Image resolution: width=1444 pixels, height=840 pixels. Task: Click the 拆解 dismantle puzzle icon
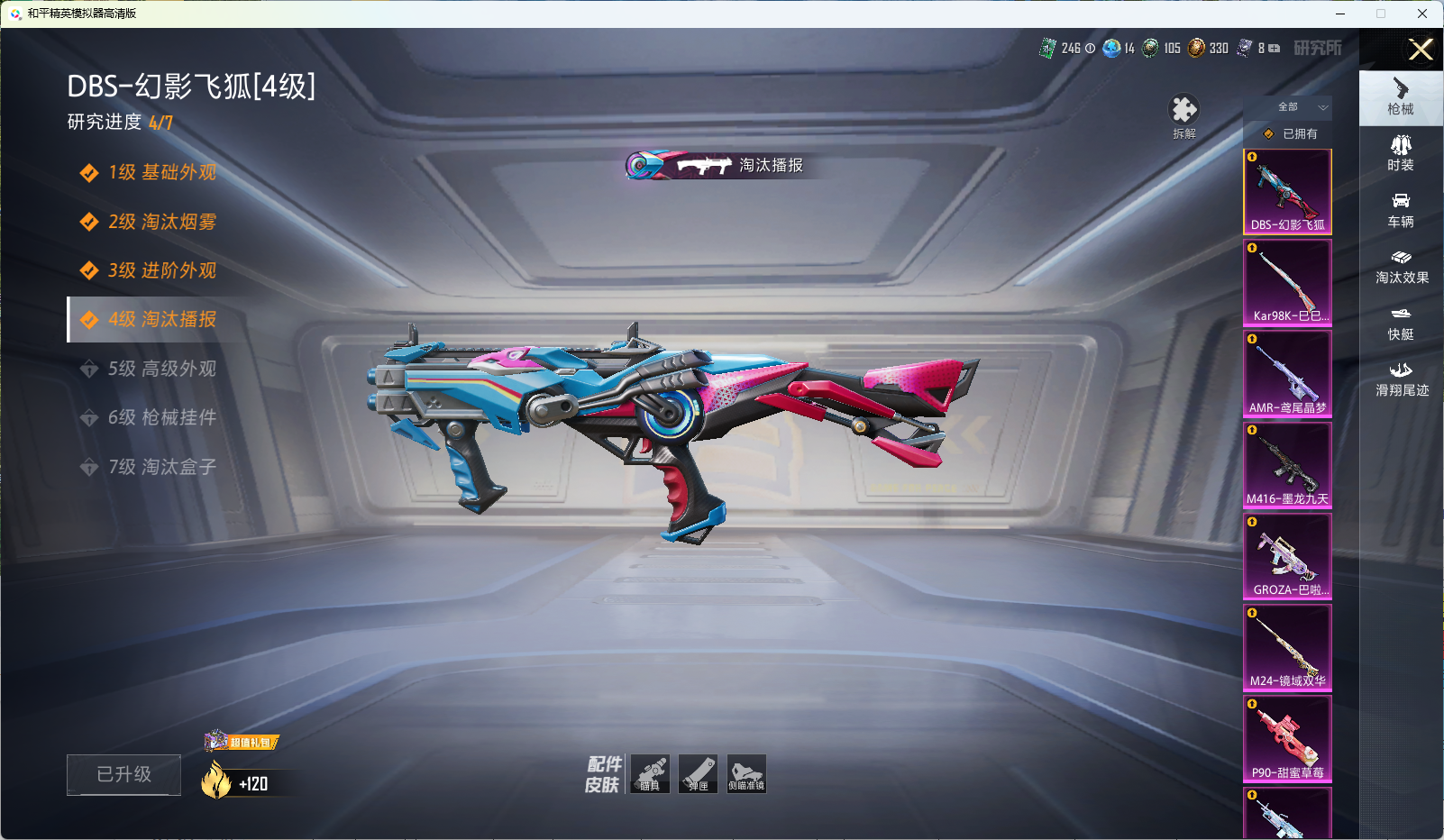tap(1184, 112)
